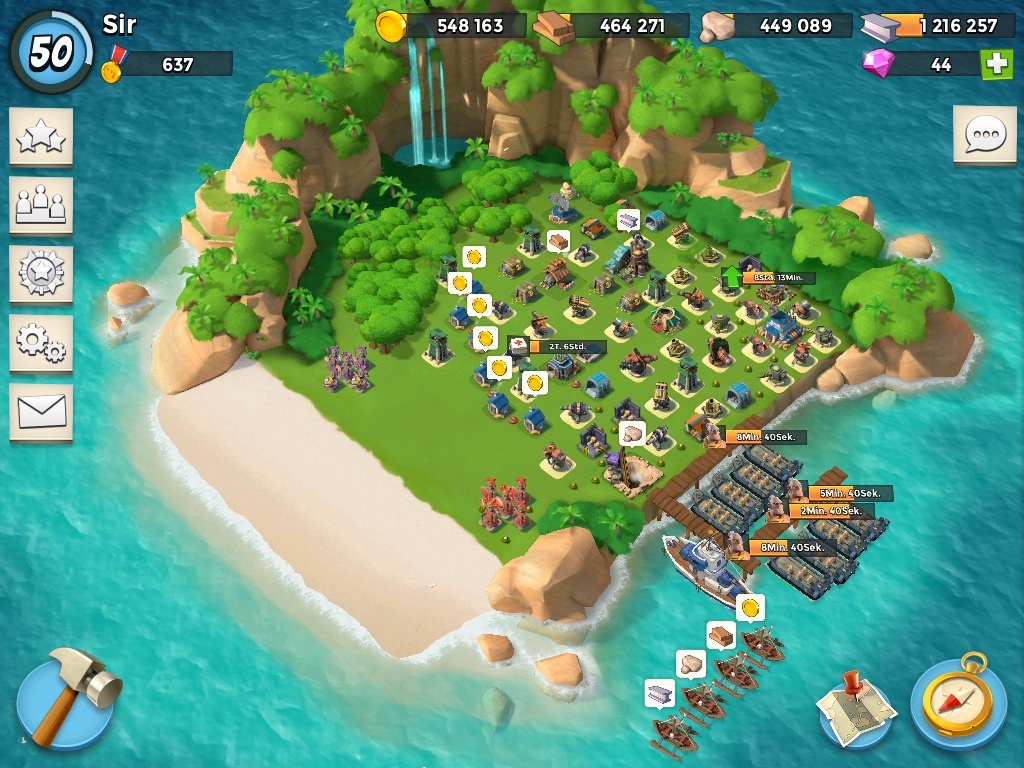Open the chat speech bubble
The height and width of the screenshot is (768, 1024).
(x=984, y=134)
